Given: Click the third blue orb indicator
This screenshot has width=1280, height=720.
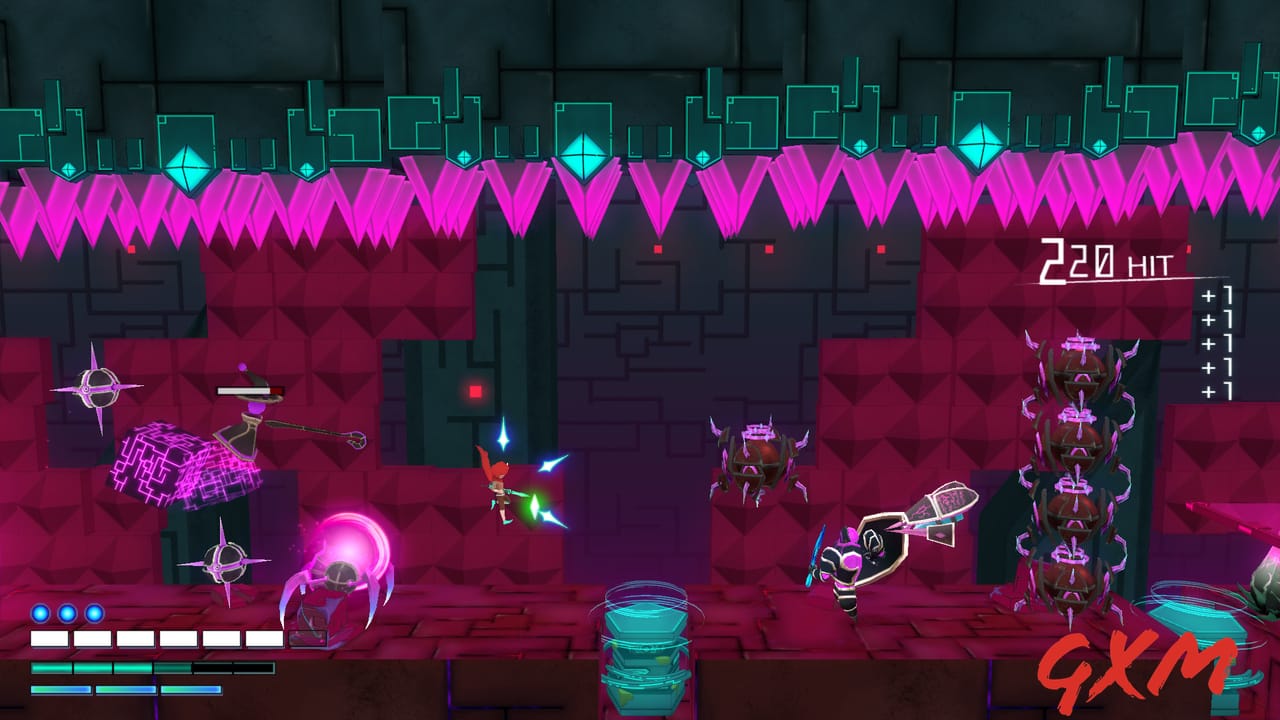Looking at the screenshot, I should click(93, 613).
